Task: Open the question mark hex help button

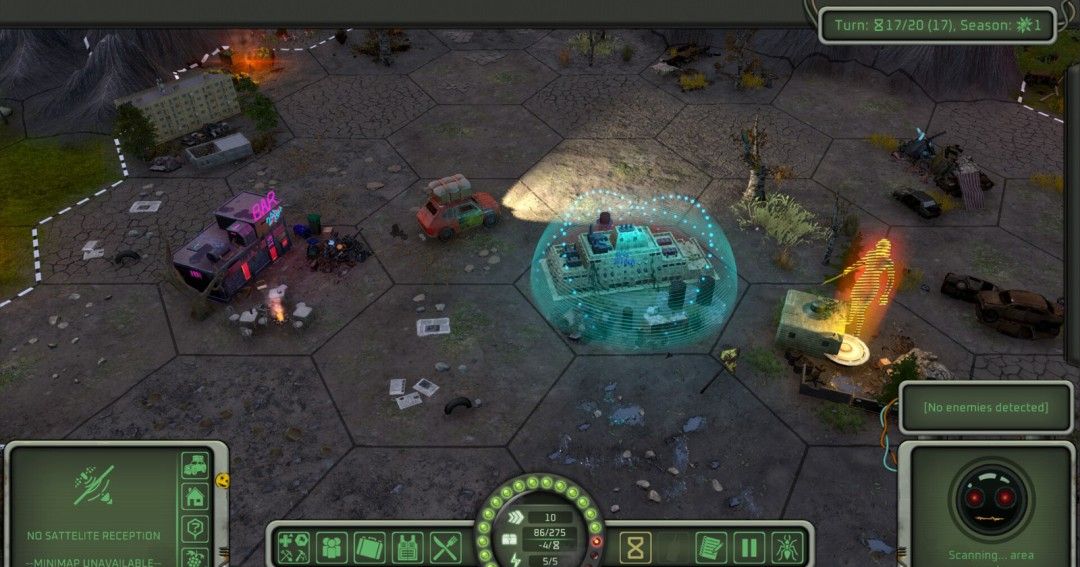Action: pyautogui.click(x=195, y=529)
